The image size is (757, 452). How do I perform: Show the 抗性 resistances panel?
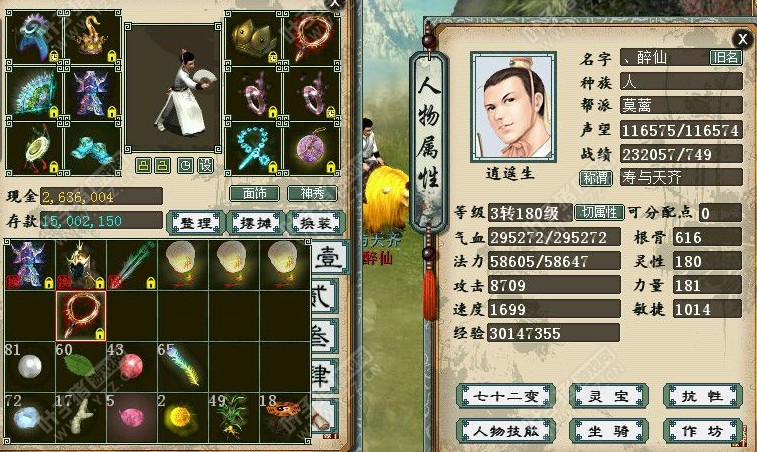pos(703,396)
